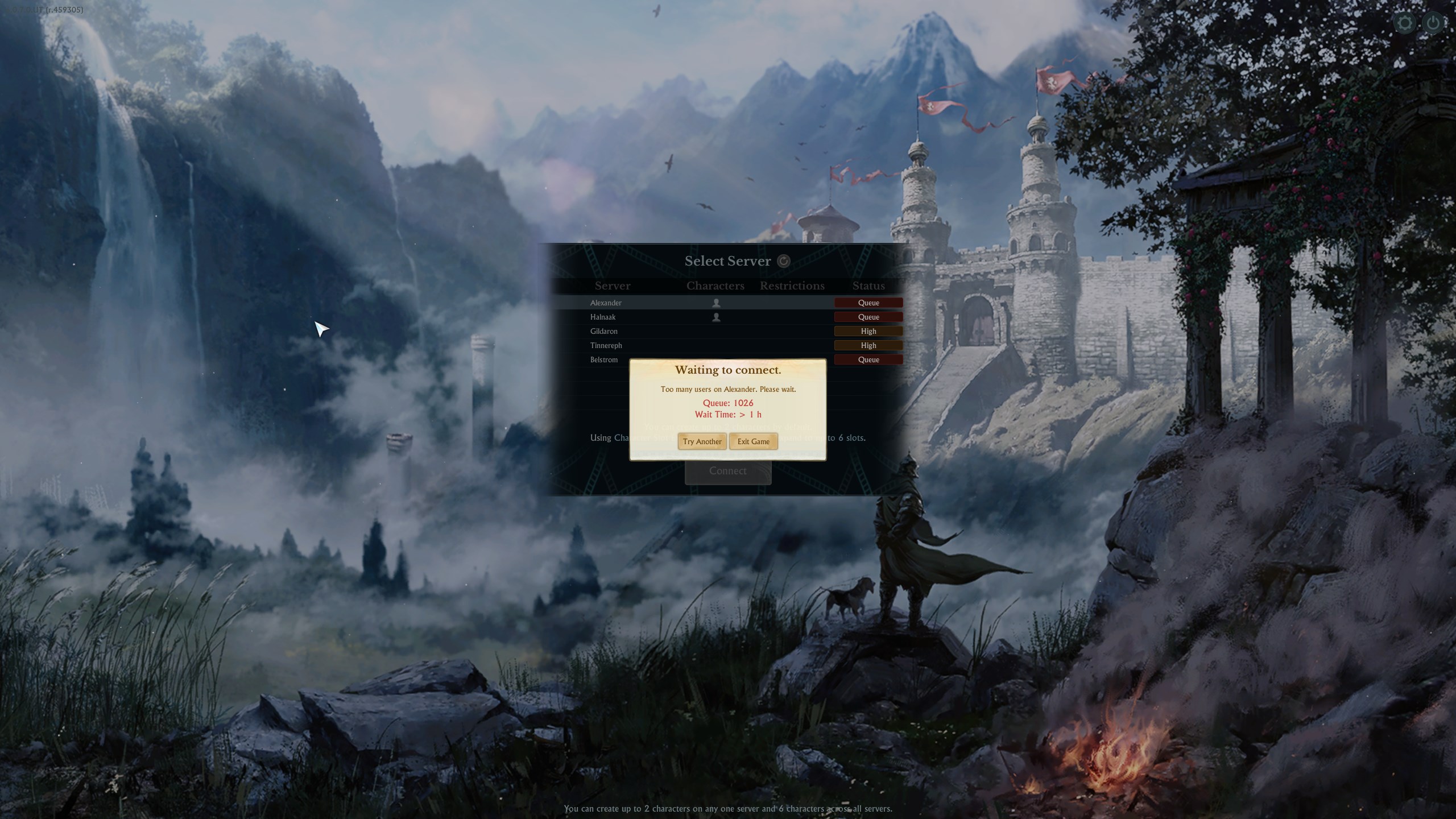
Task: Refresh the server list
Action: tap(784, 261)
